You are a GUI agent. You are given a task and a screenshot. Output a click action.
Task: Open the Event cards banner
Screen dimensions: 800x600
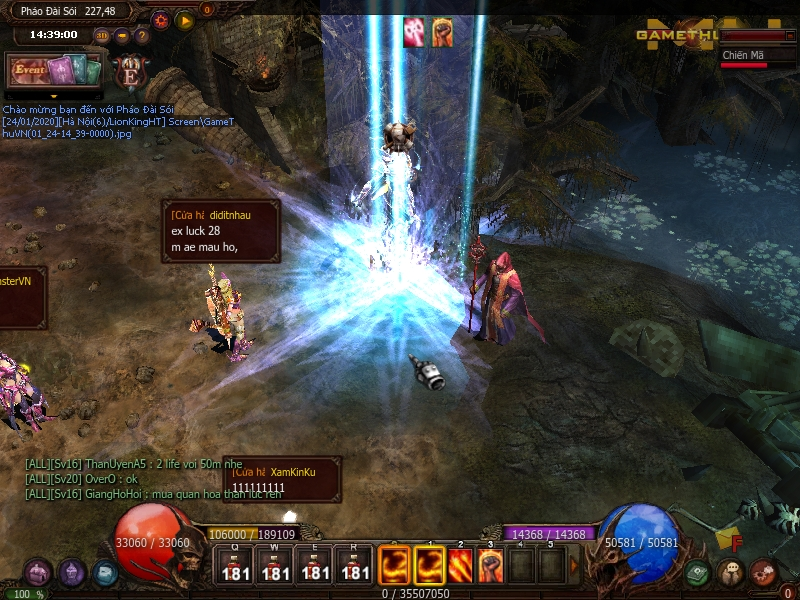[x=55, y=71]
